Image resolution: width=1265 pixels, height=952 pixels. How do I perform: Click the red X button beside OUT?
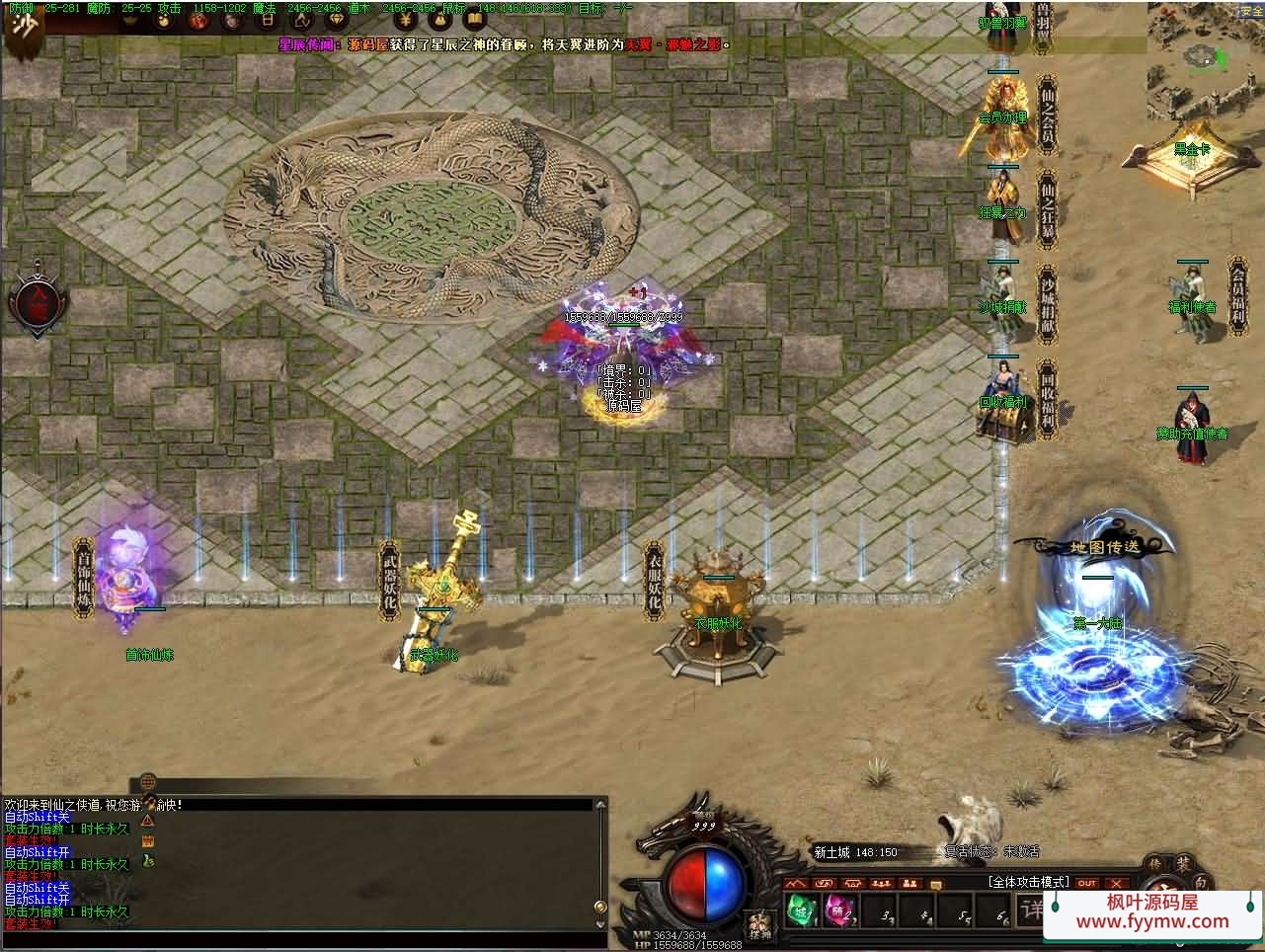coord(1116,883)
